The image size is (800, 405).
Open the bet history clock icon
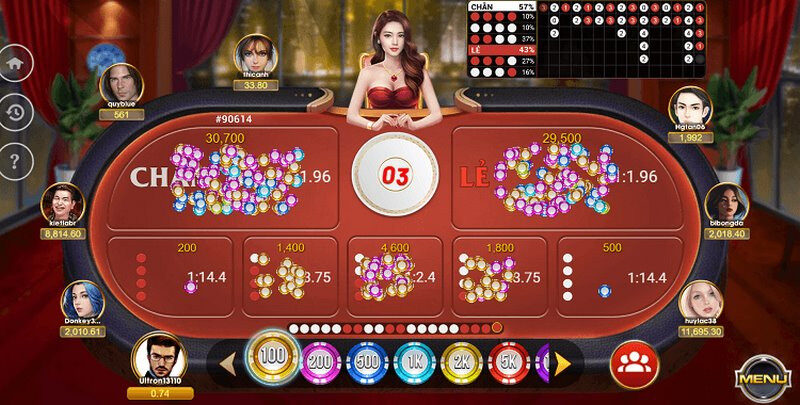[x=14, y=110]
